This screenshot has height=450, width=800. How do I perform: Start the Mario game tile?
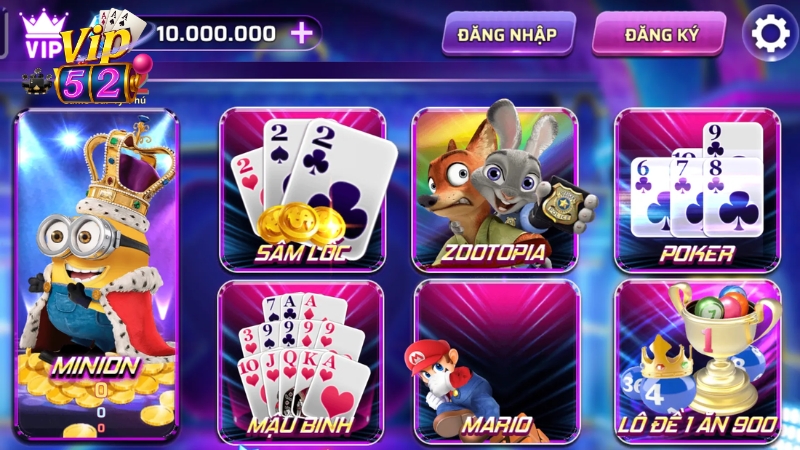click(496, 360)
